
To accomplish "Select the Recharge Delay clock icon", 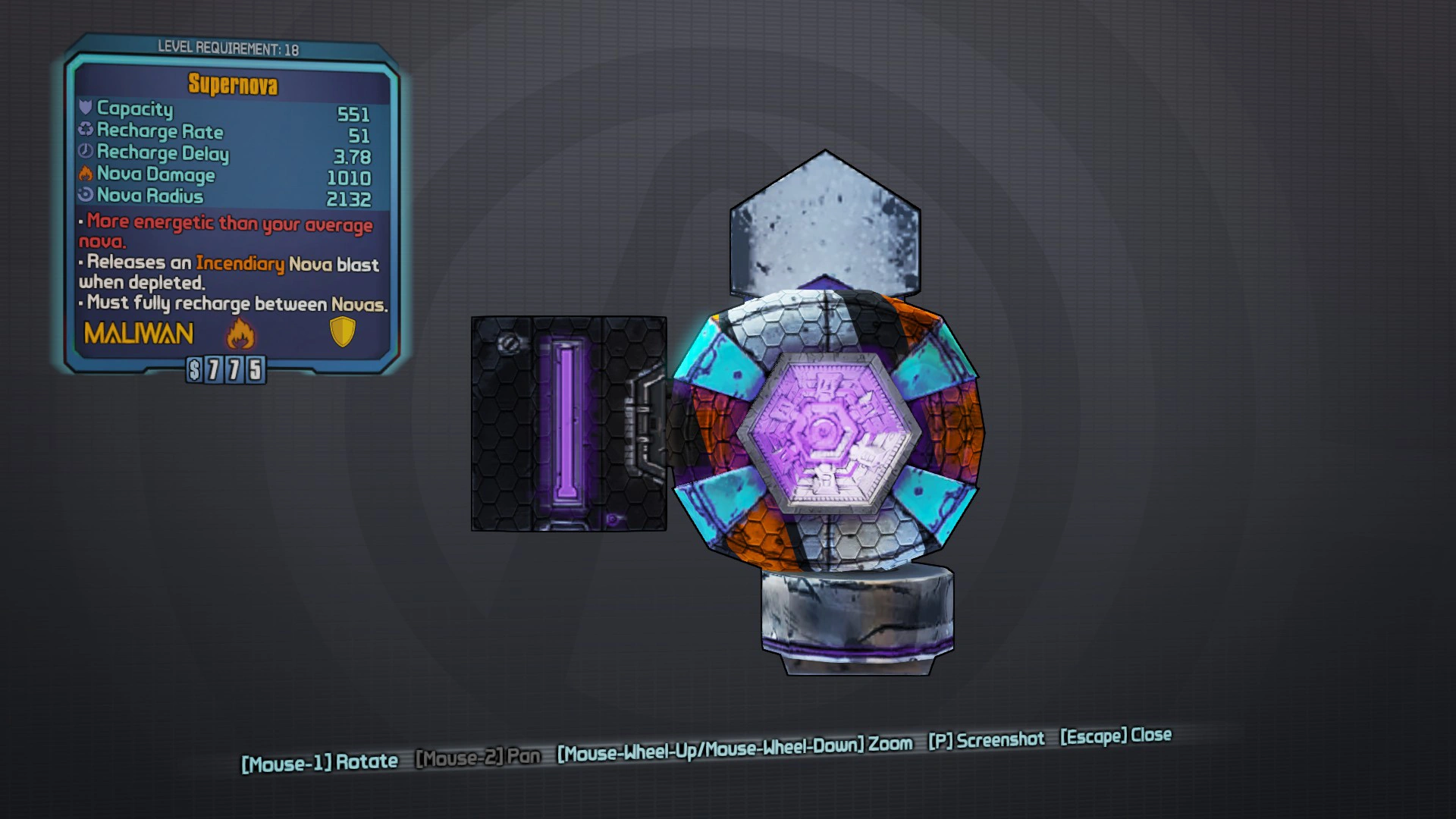I will [x=85, y=152].
